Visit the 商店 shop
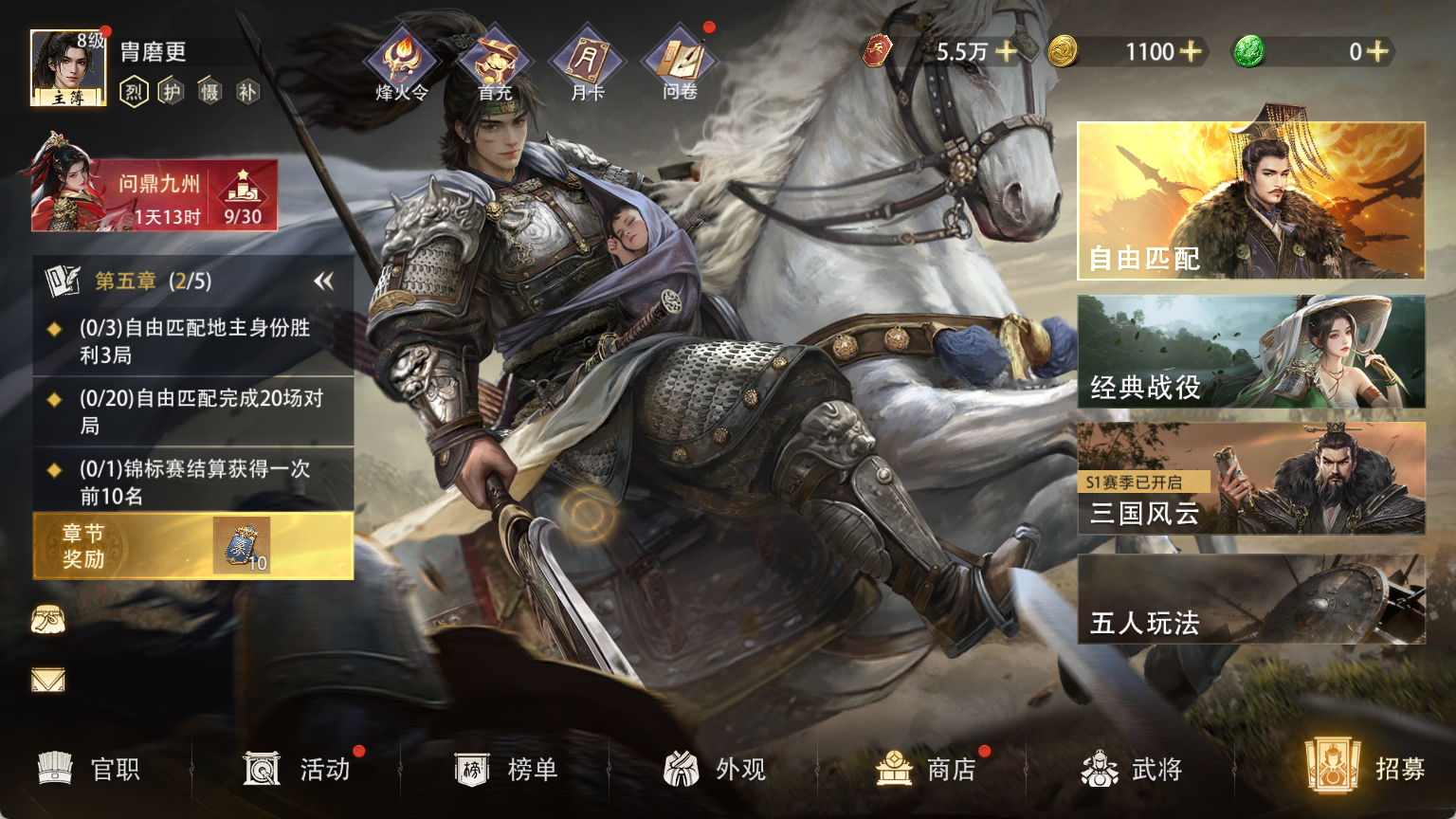 coord(925,769)
